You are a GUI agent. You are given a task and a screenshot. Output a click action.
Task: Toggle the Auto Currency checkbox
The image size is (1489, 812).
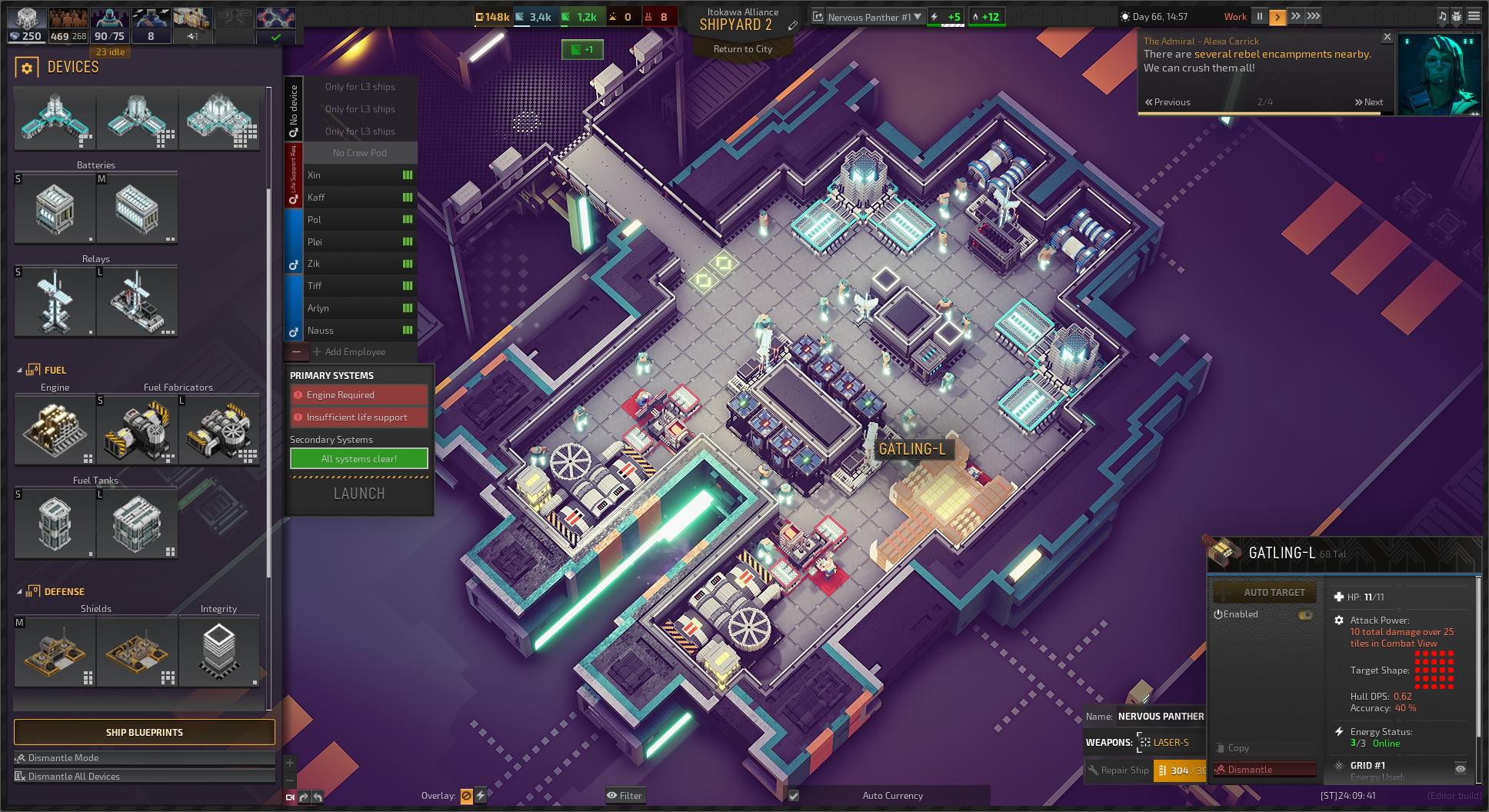794,796
